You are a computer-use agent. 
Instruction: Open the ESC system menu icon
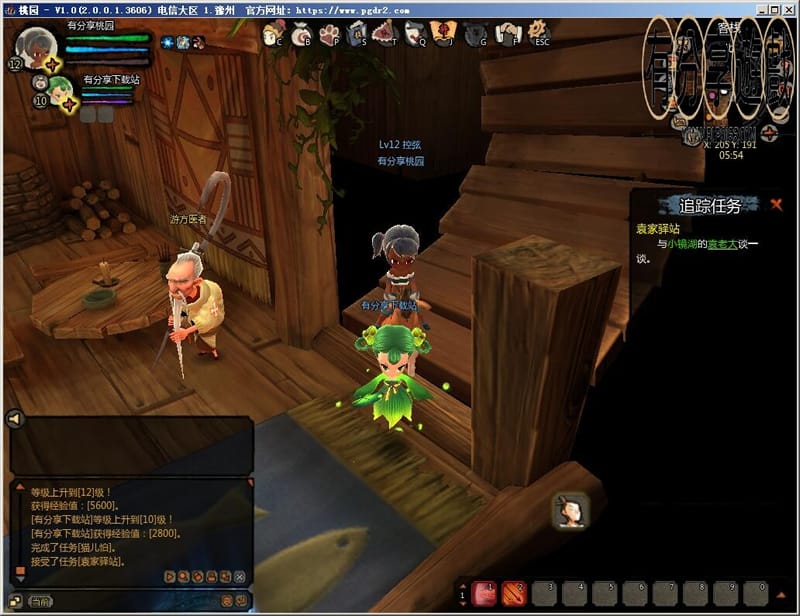click(541, 36)
